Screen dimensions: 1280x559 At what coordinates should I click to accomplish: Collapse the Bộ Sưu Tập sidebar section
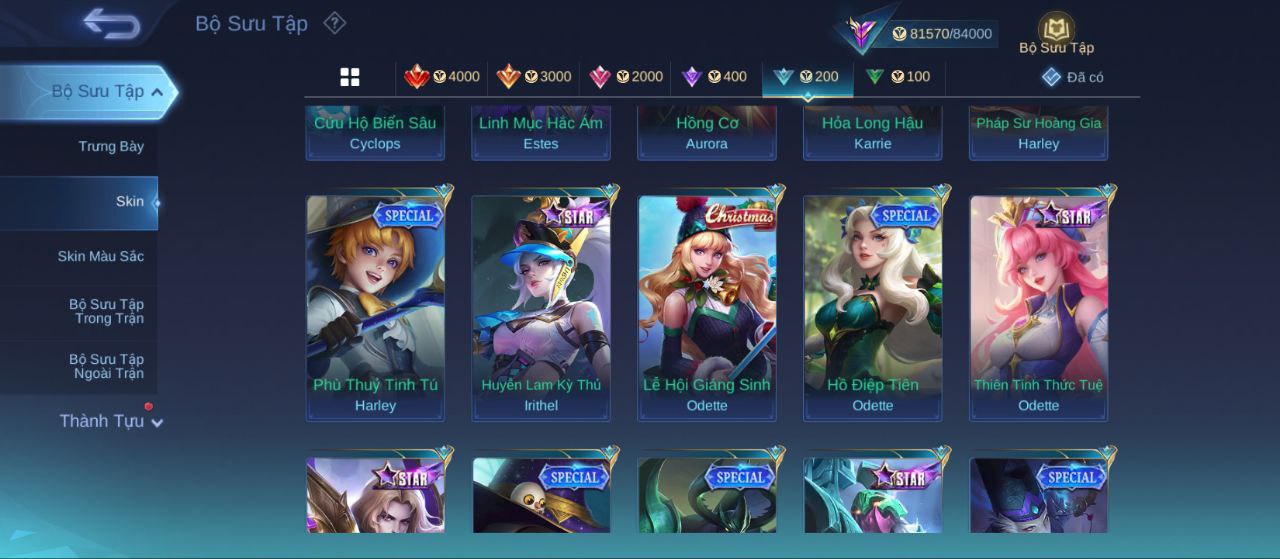pos(156,92)
